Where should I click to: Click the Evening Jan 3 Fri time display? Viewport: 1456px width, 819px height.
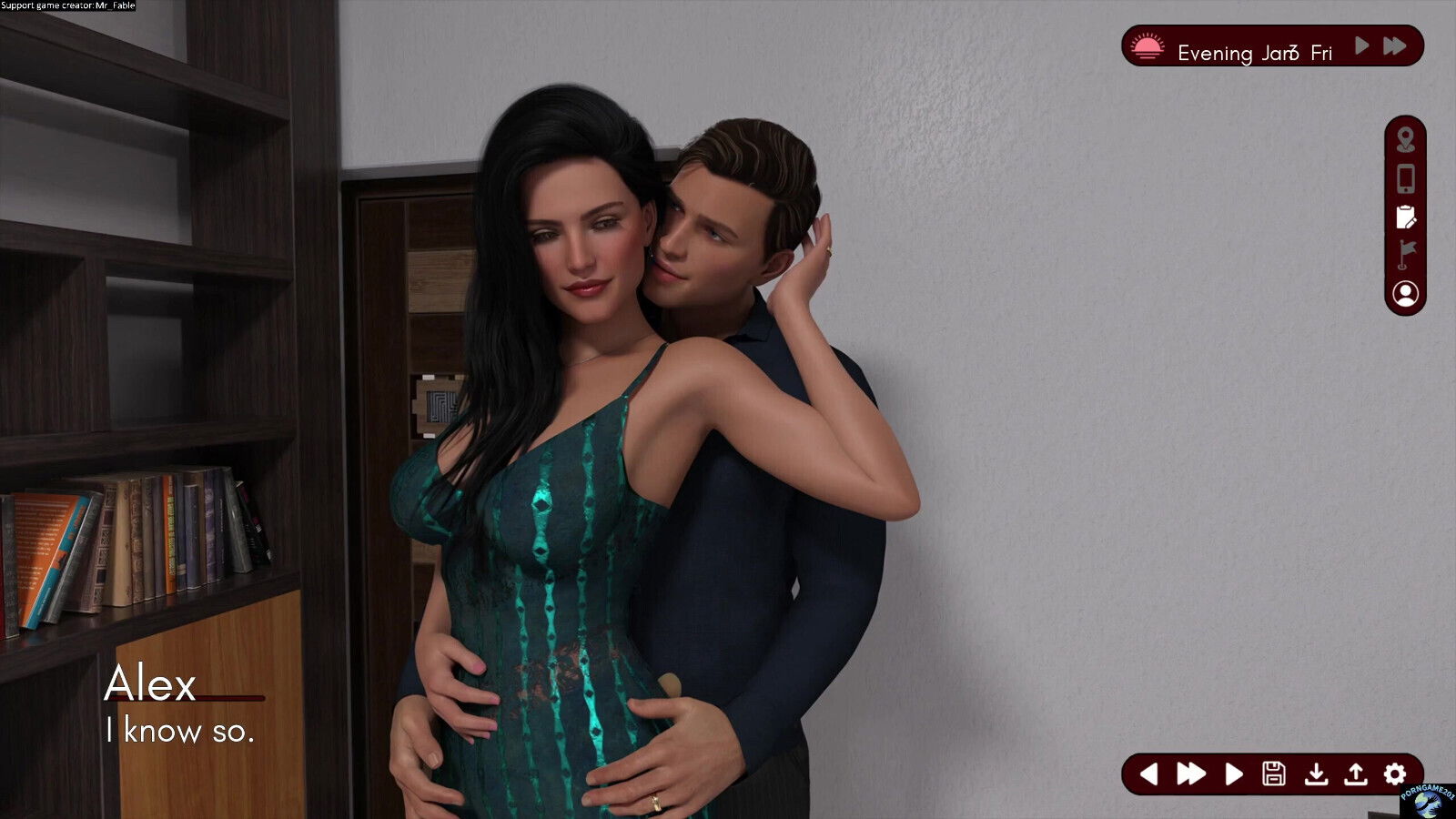click(x=1256, y=52)
